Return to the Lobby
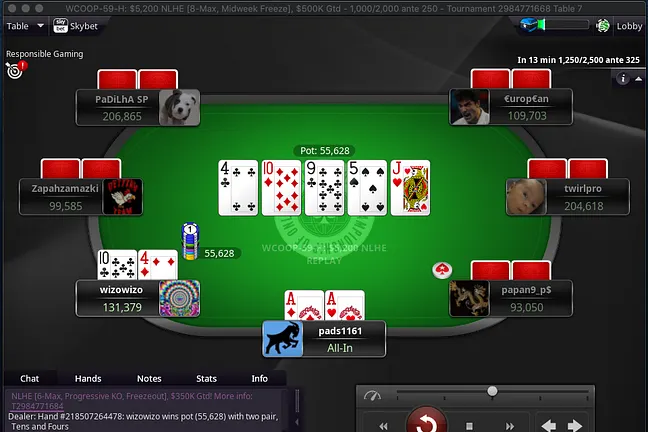Image resolution: width=648 pixels, height=432 pixels. (621, 26)
